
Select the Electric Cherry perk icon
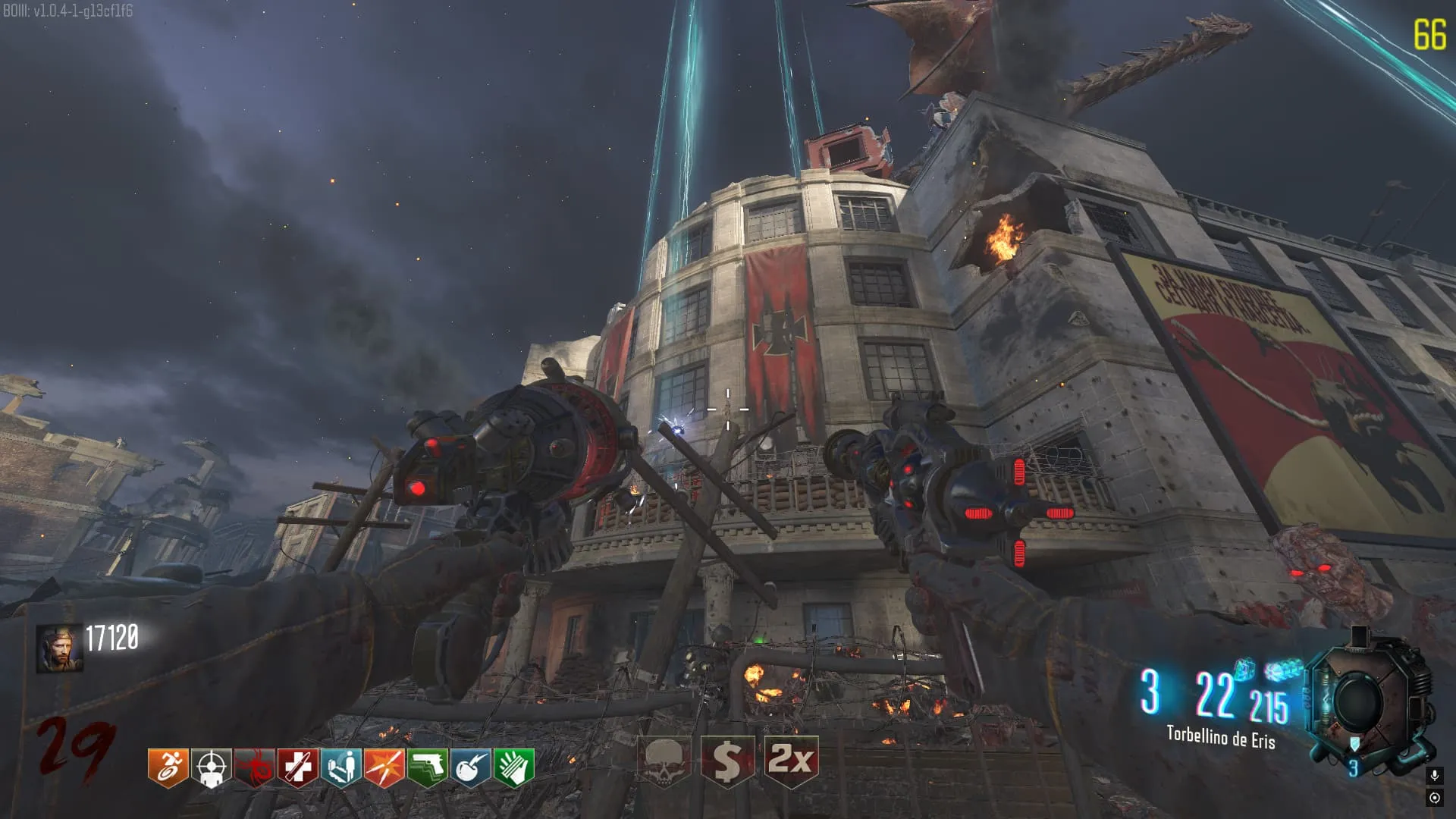tap(470, 767)
